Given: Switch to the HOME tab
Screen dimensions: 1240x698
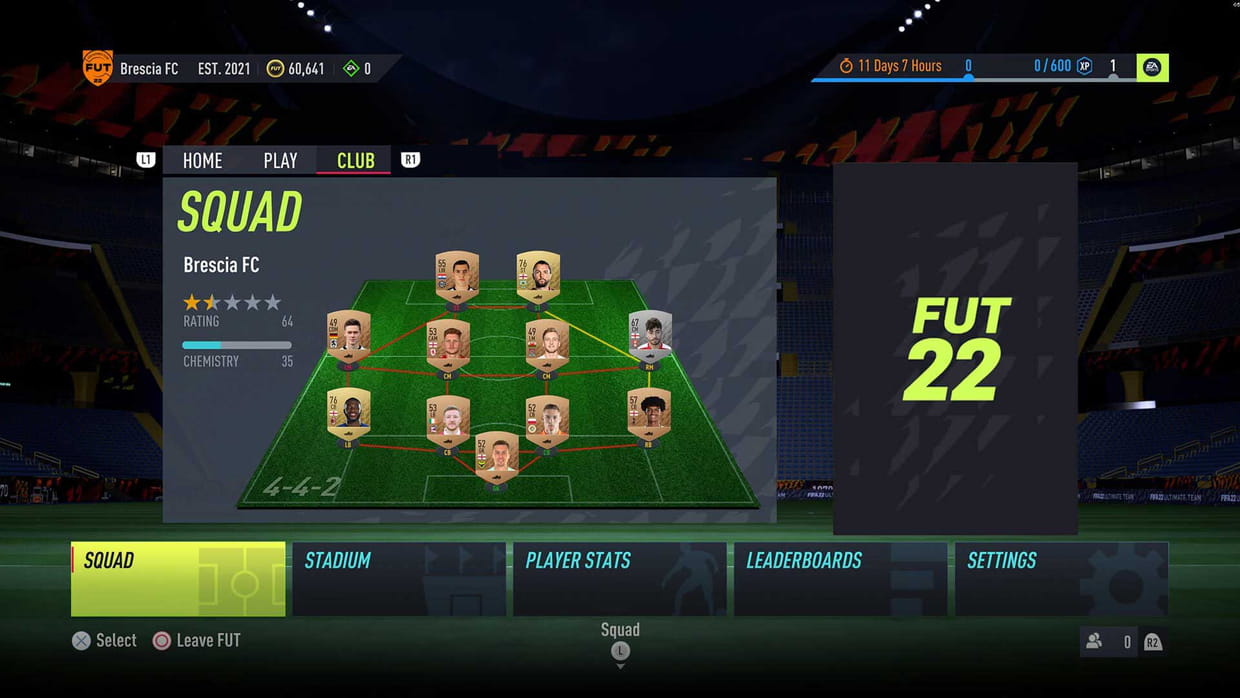Looking at the screenshot, I should (x=202, y=160).
